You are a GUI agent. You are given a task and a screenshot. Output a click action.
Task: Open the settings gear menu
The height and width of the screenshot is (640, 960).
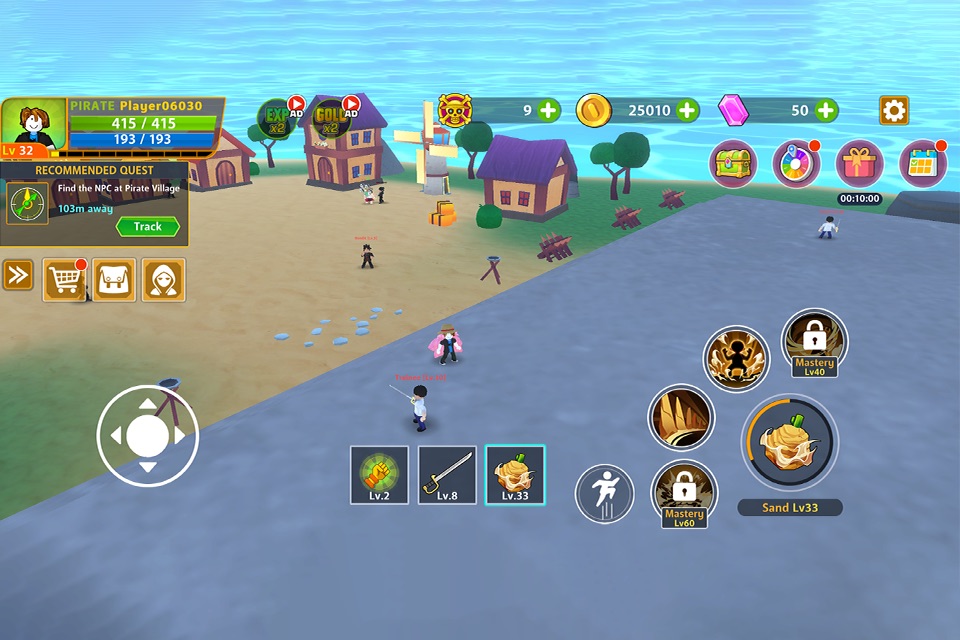[x=893, y=110]
